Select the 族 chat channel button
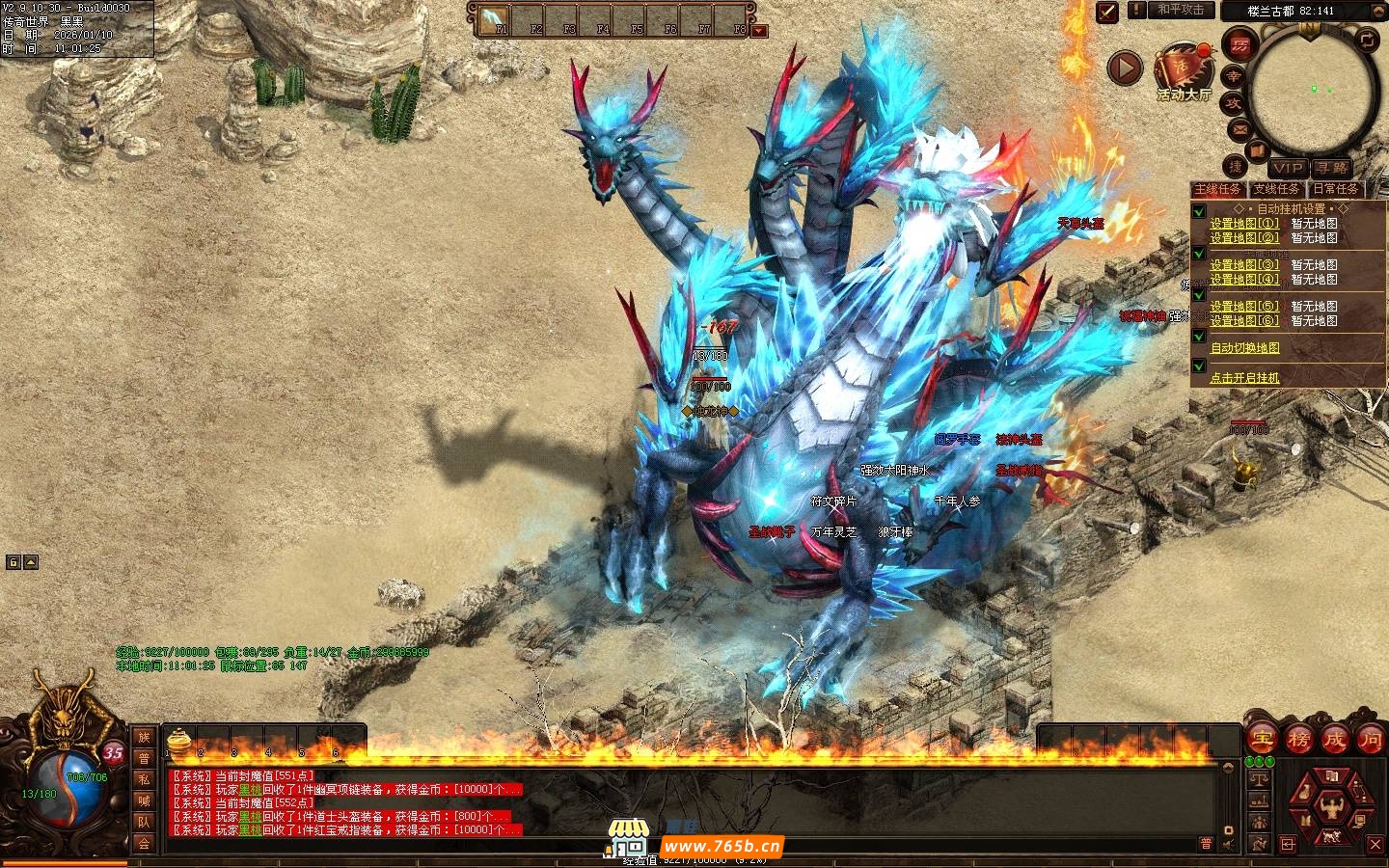The image size is (1389, 868). pos(144,738)
